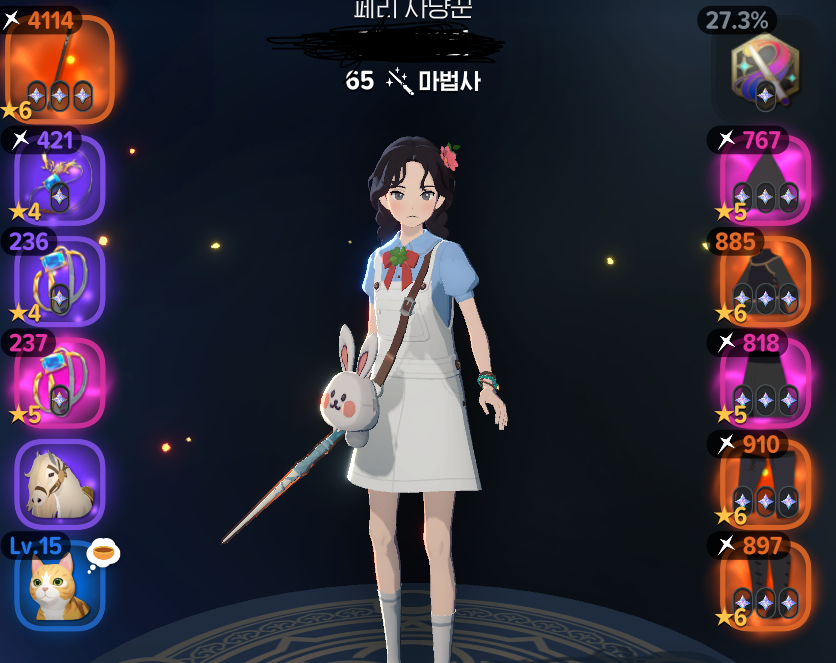Select the purple ring slot rated 236
The width and height of the screenshot is (836, 663).
(x=59, y=282)
